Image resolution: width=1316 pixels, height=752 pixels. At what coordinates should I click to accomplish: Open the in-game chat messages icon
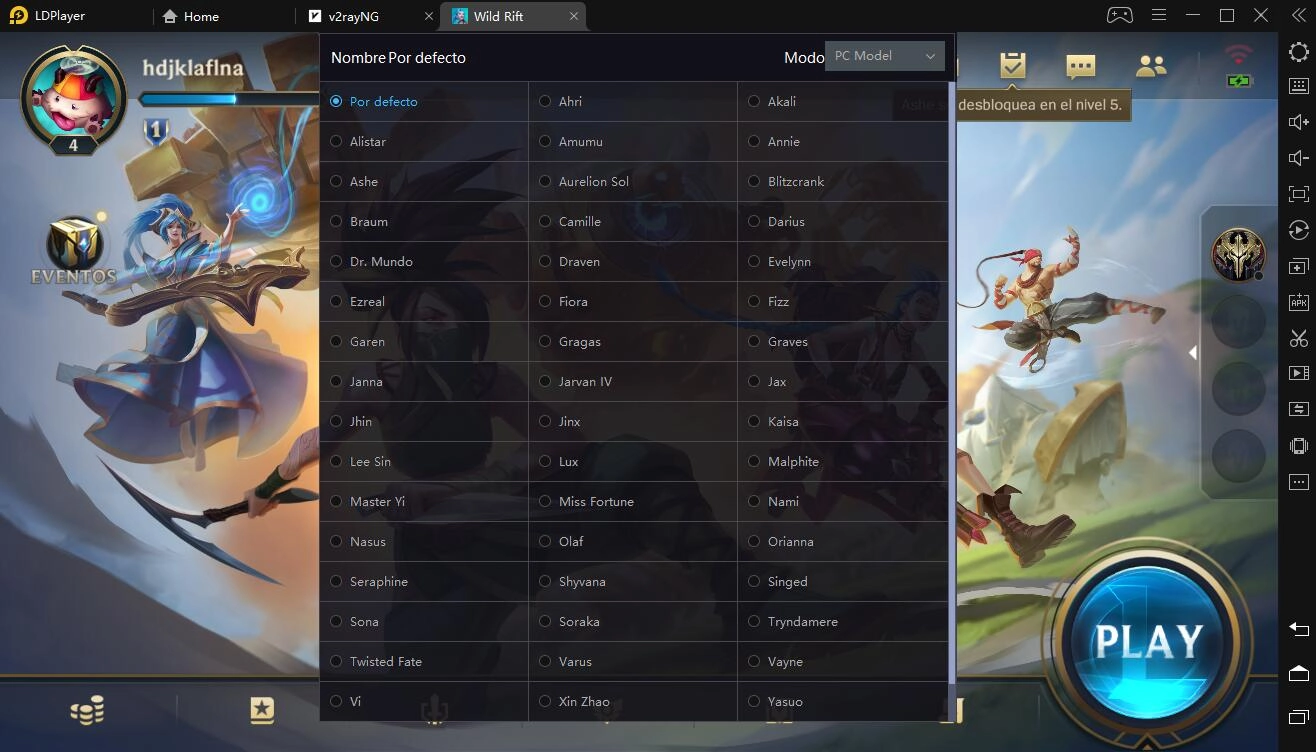pyautogui.click(x=1081, y=66)
